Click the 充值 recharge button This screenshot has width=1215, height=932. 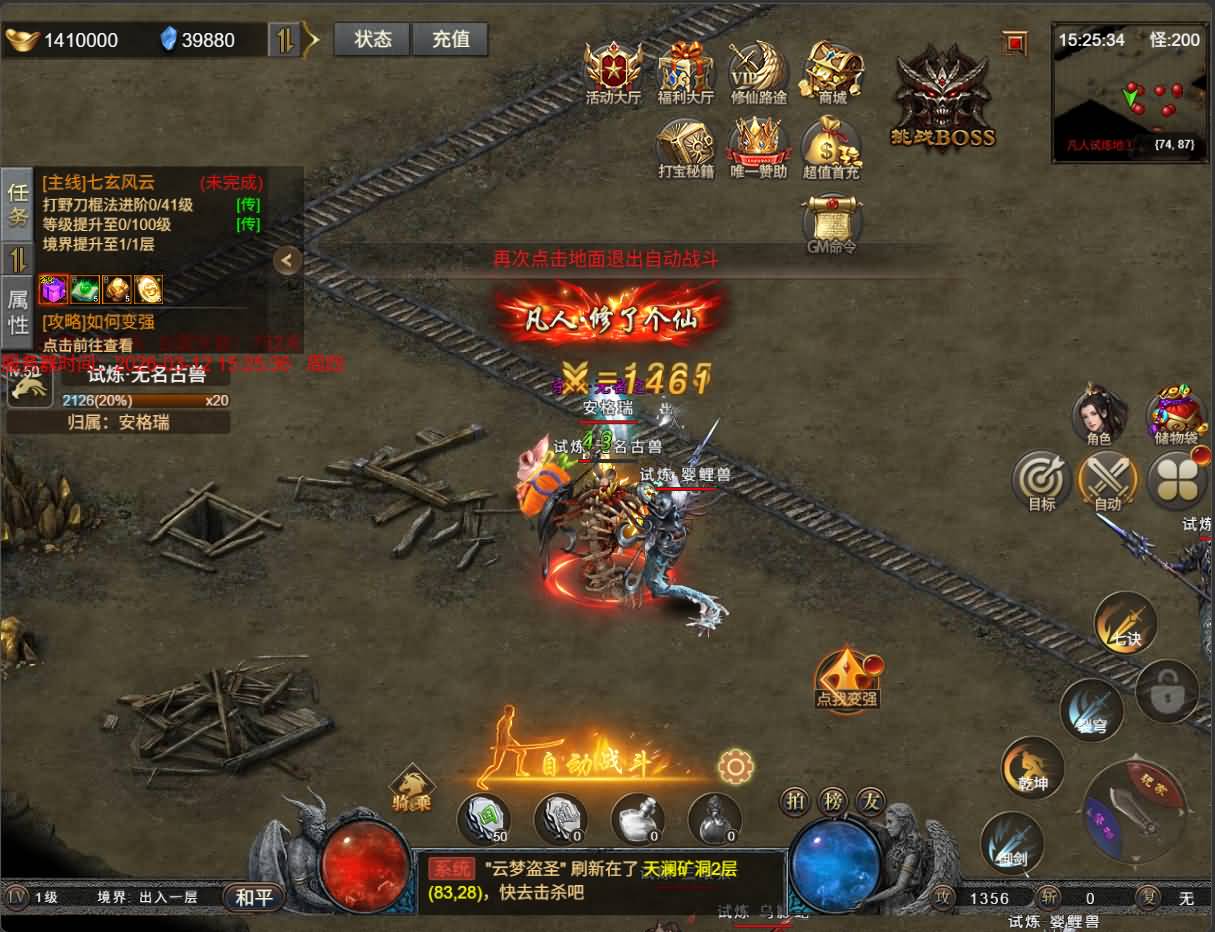(450, 40)
